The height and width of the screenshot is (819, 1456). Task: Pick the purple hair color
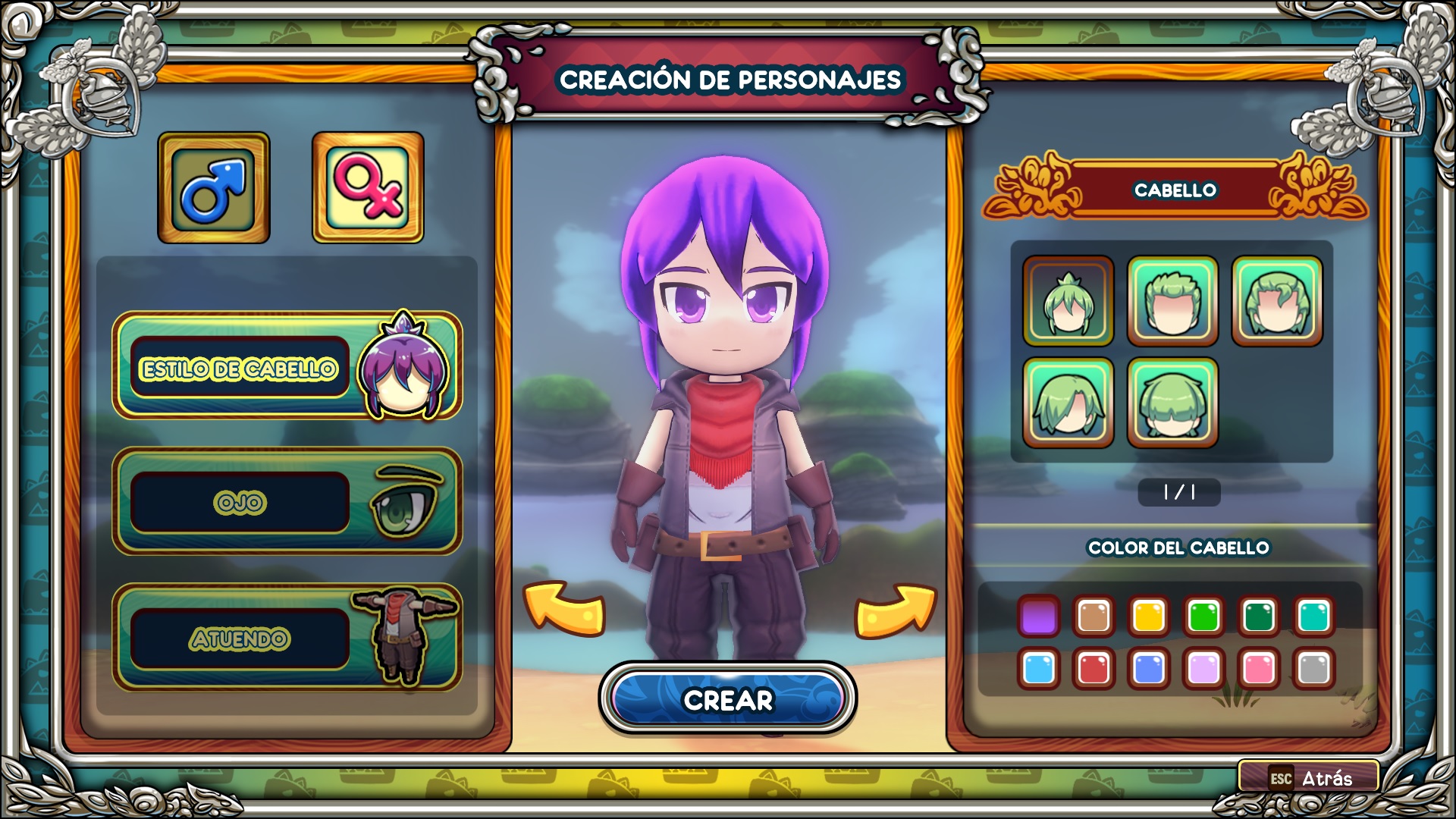(x=1039, y=616)
